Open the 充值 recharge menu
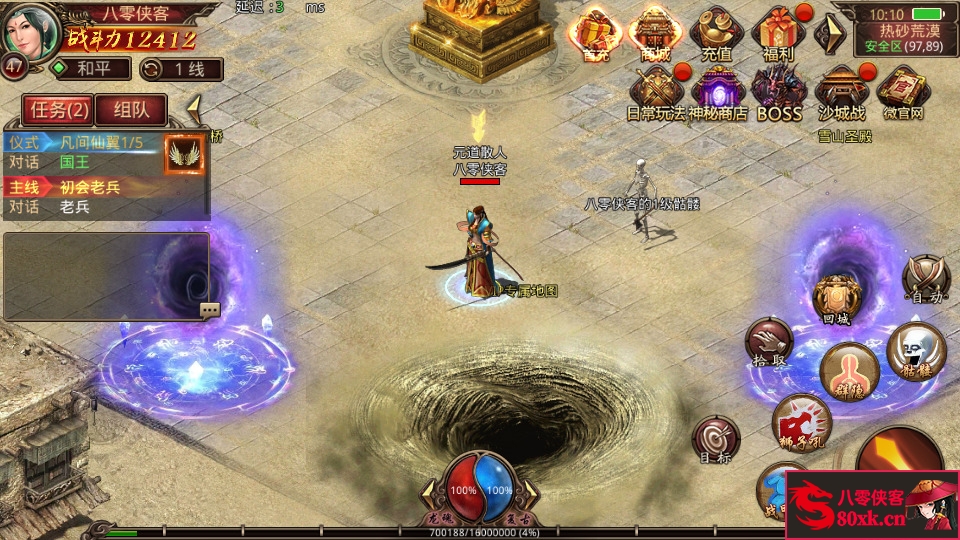Screen dimensions: 960x540 716,33
